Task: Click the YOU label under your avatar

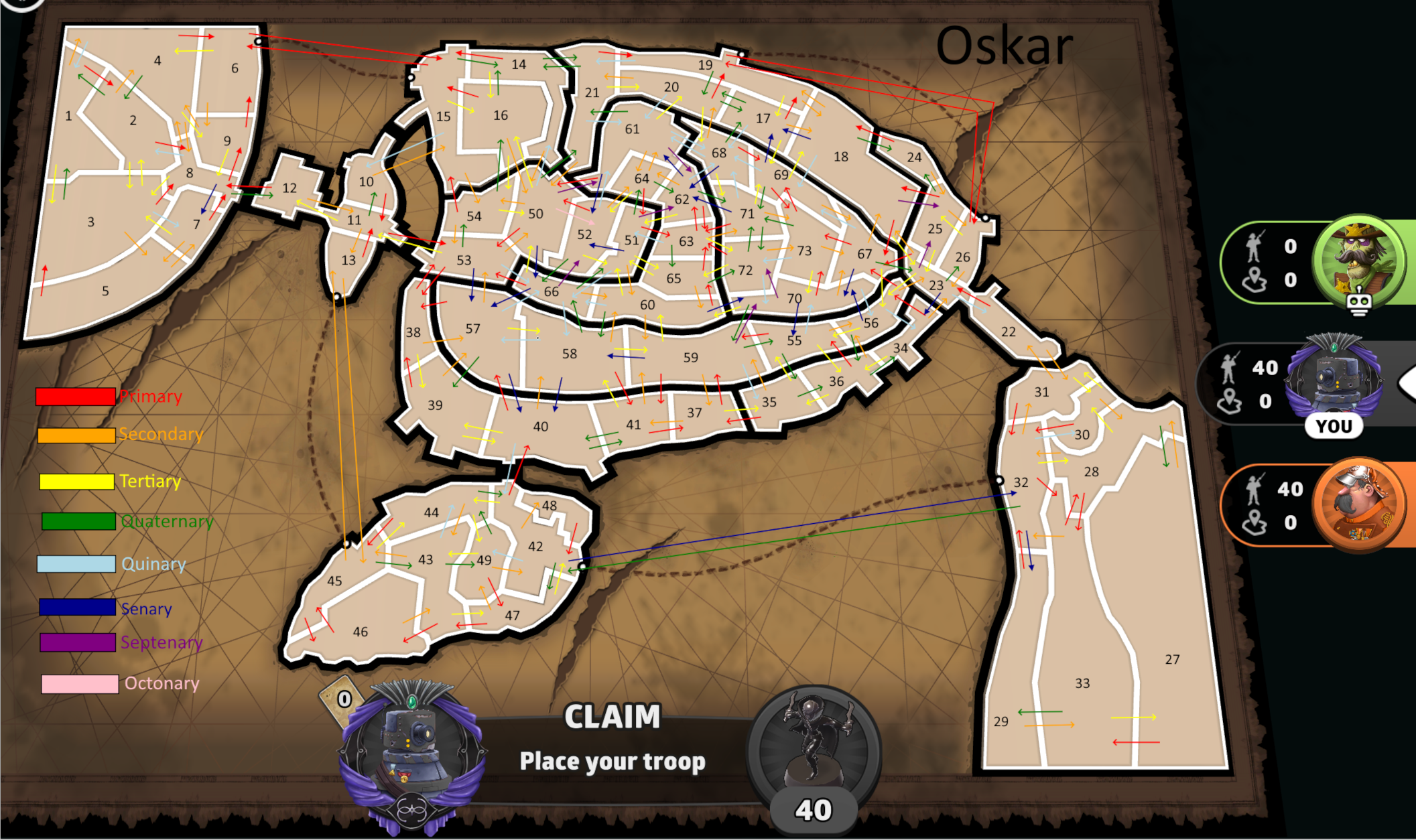Action: click(1334, 425)
